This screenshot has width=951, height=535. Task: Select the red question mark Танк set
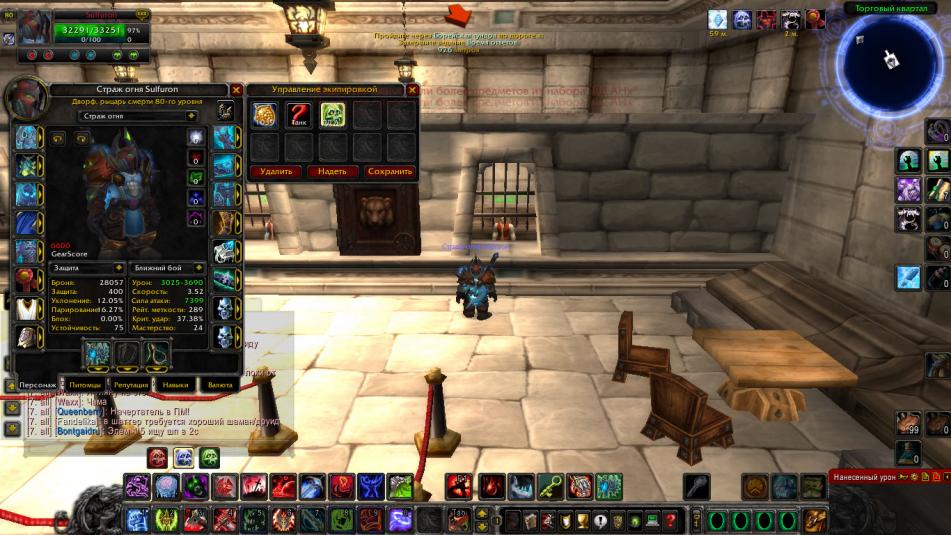tap(298, 115)
